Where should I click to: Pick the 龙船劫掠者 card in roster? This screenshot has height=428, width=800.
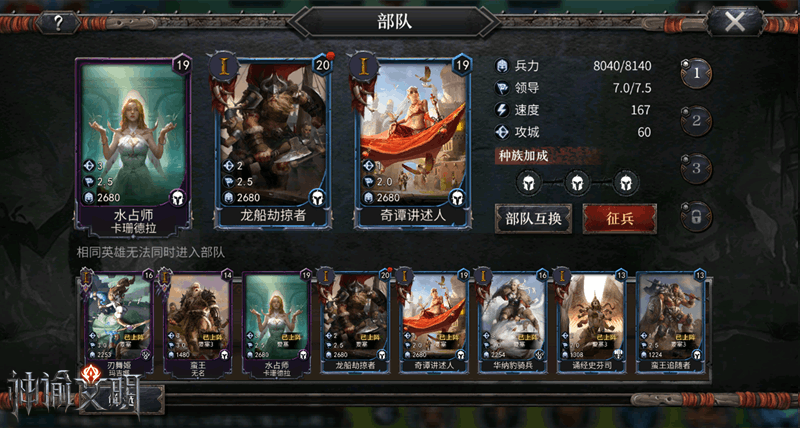click(356, 319)
